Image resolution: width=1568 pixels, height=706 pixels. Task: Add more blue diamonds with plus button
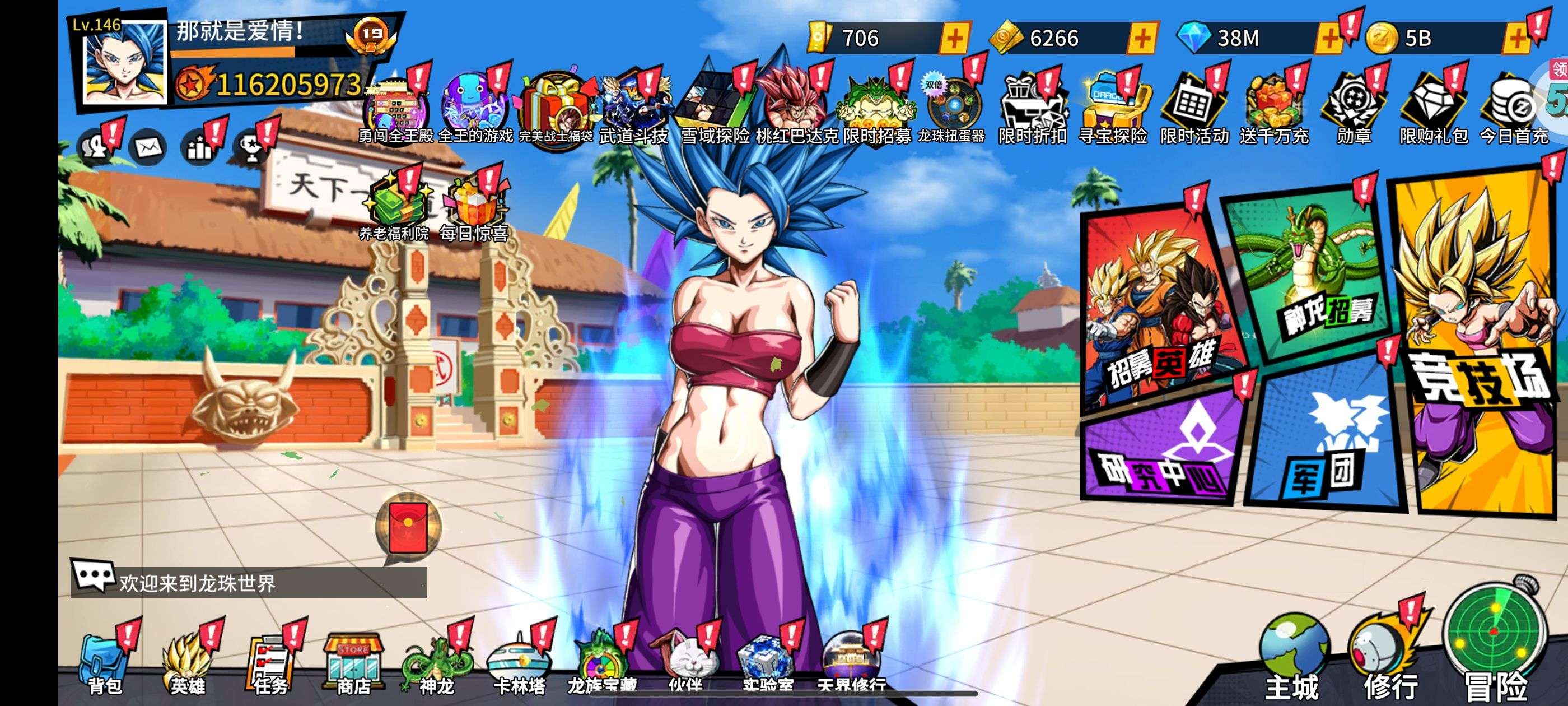[1328, 38]
